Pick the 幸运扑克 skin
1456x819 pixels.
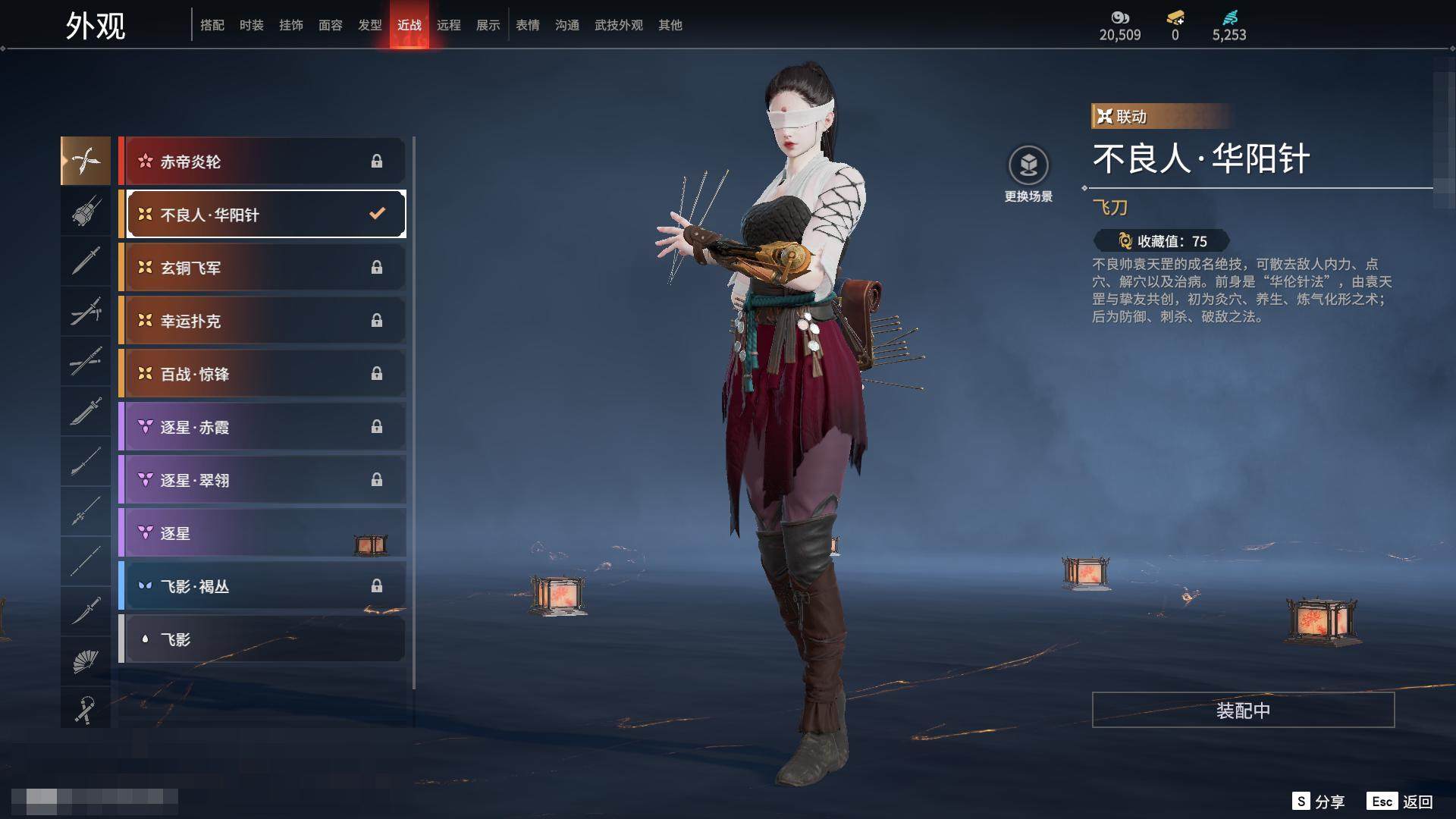pyautogui.click(x=262, y=321)
